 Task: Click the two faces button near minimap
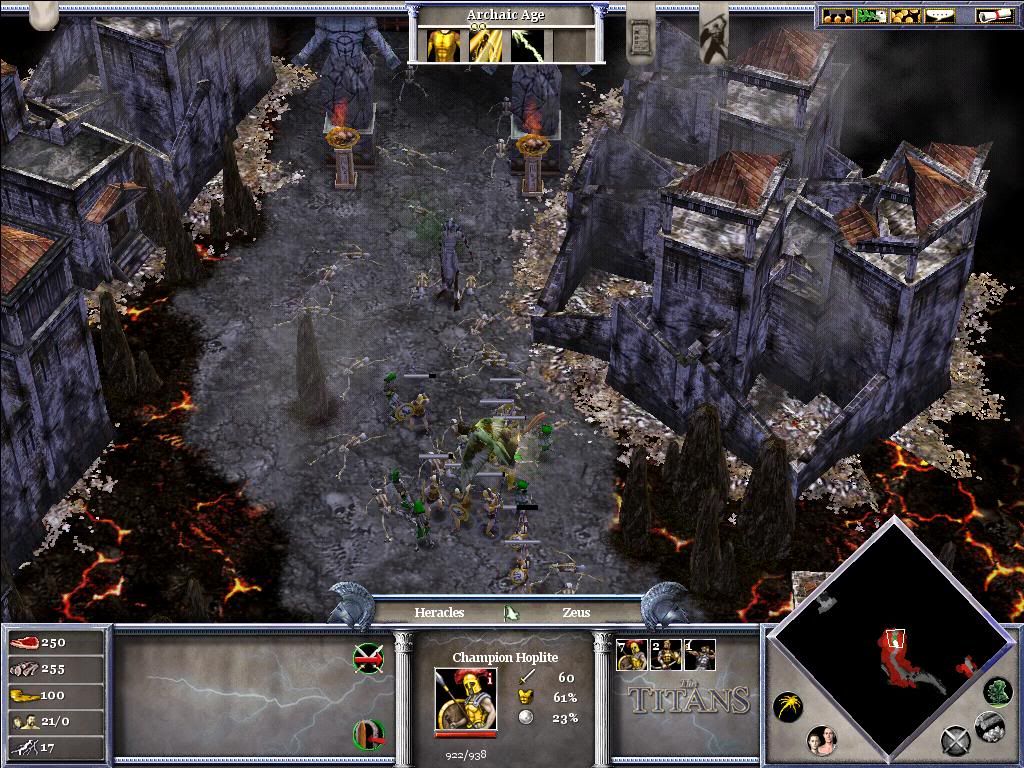click(x=822, y=741)
